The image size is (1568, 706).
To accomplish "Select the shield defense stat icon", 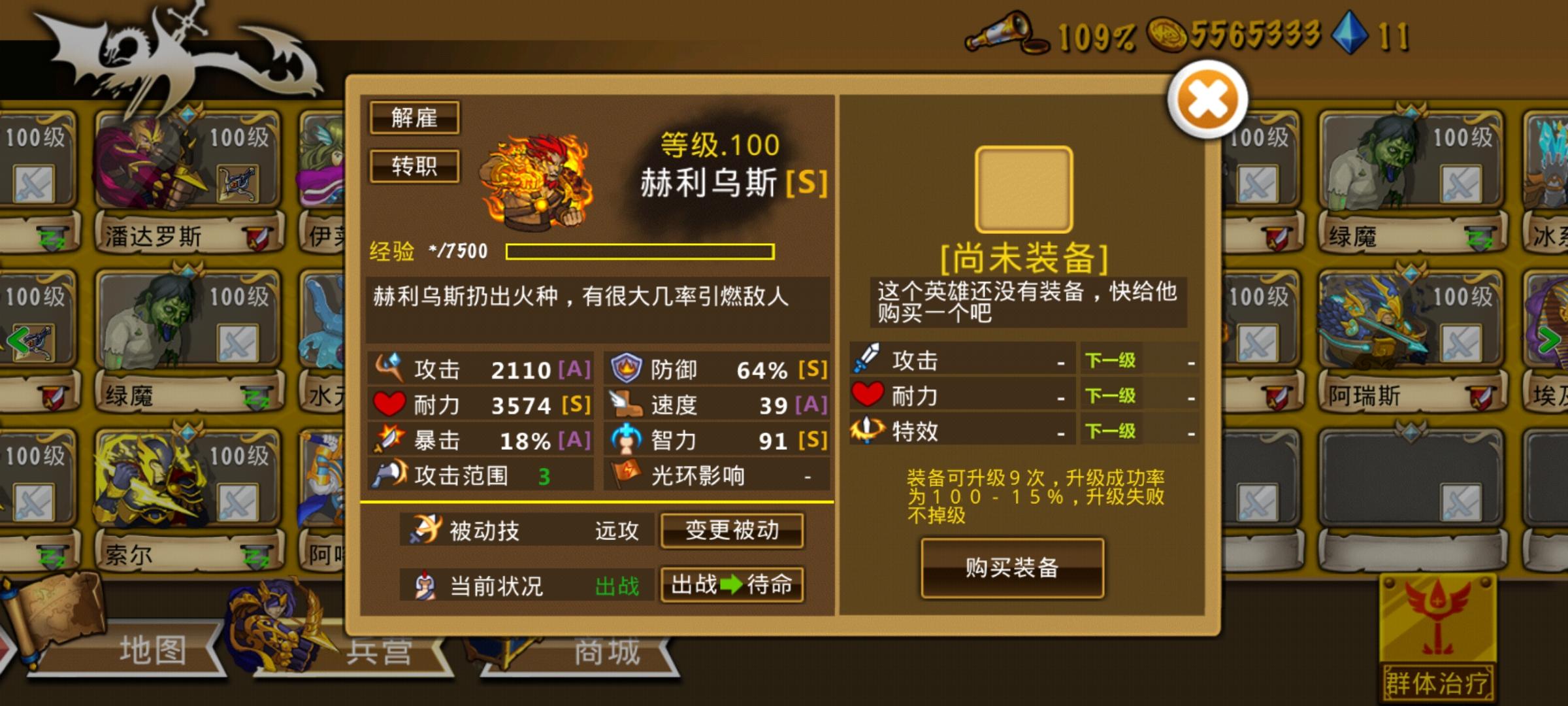I will (x=624, y=369).
